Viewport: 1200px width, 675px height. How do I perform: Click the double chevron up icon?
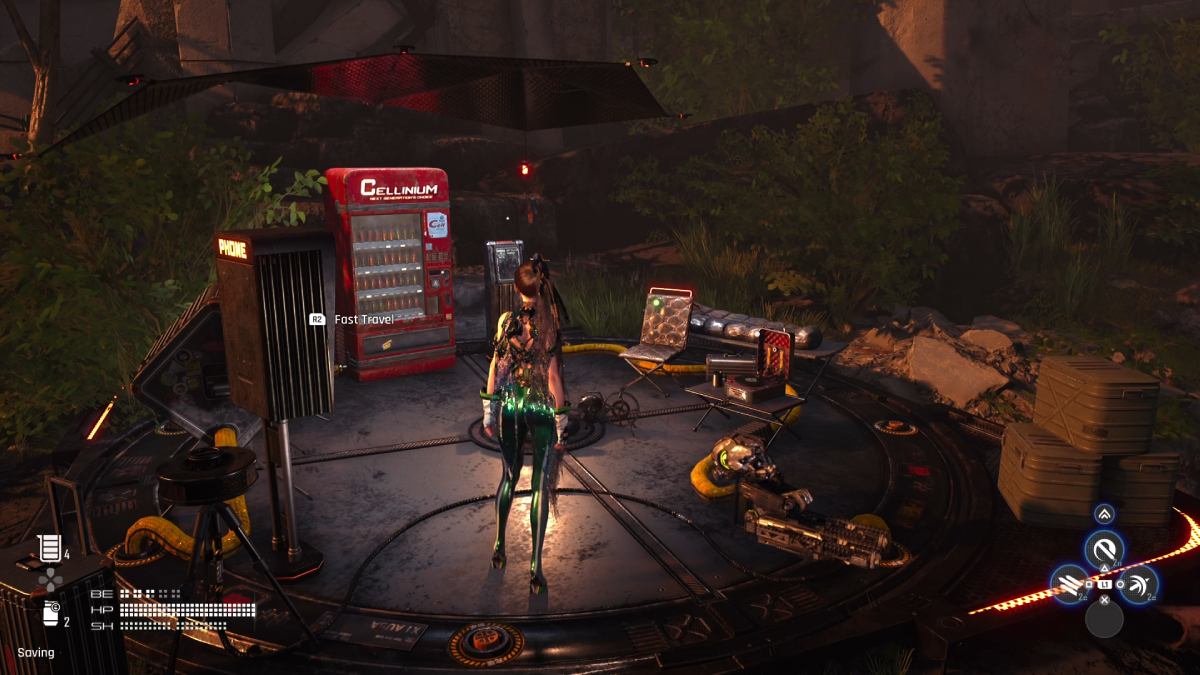1104,514
